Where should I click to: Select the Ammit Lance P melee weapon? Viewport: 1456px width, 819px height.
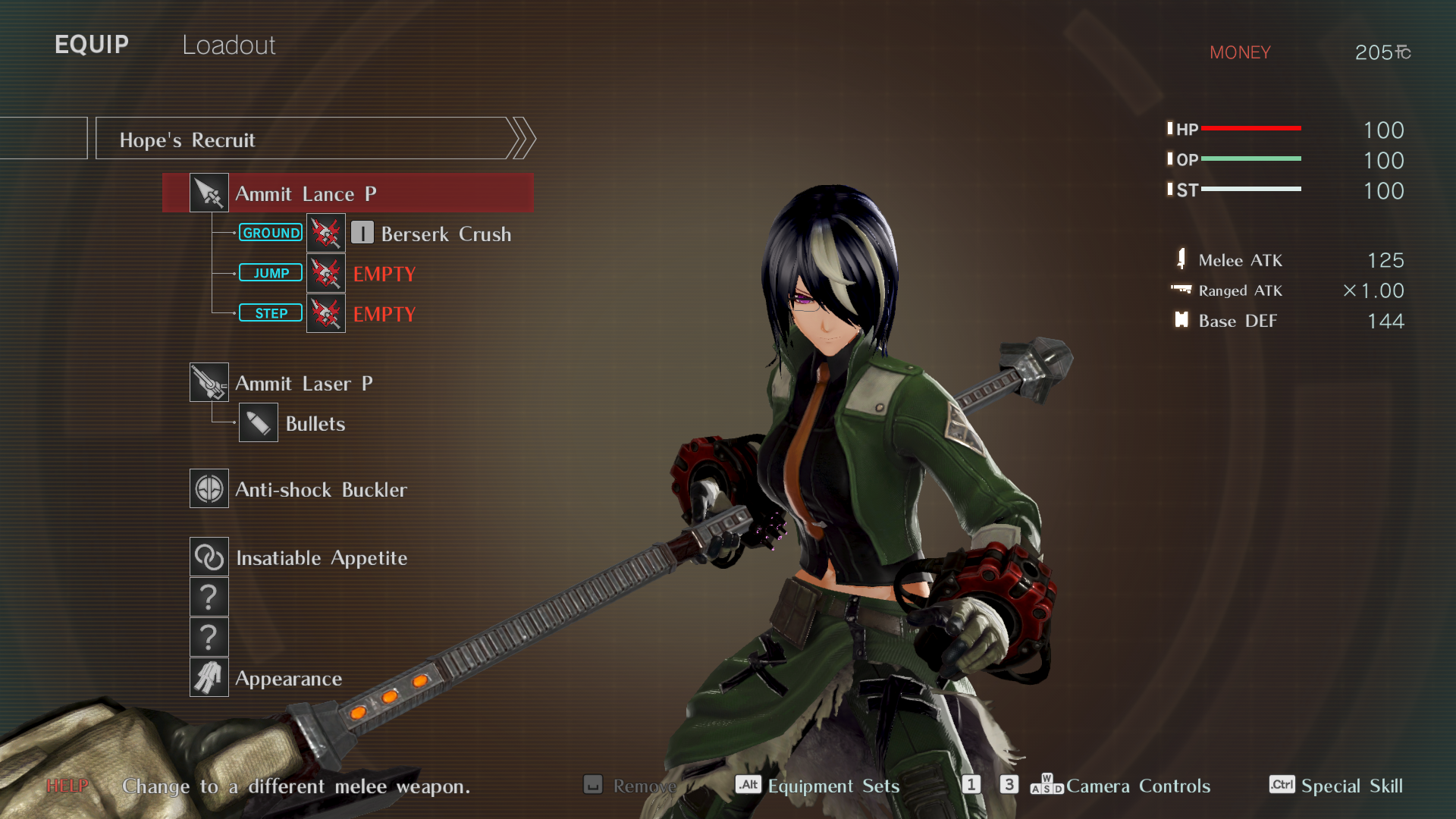(x=349, y=193)
